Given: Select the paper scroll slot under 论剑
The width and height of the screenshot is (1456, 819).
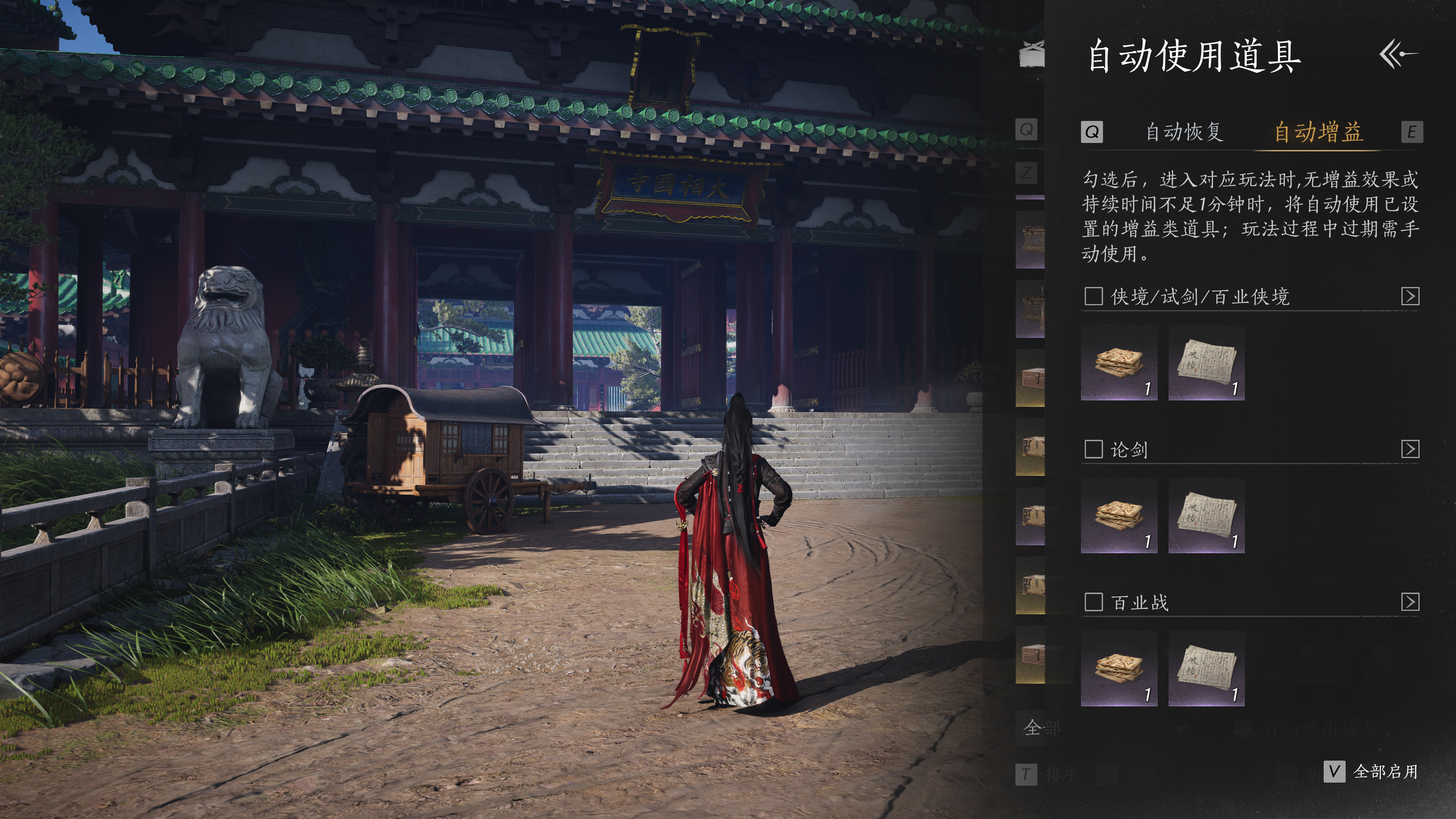Looking at the screenshot, I should tap(1206, 516).
